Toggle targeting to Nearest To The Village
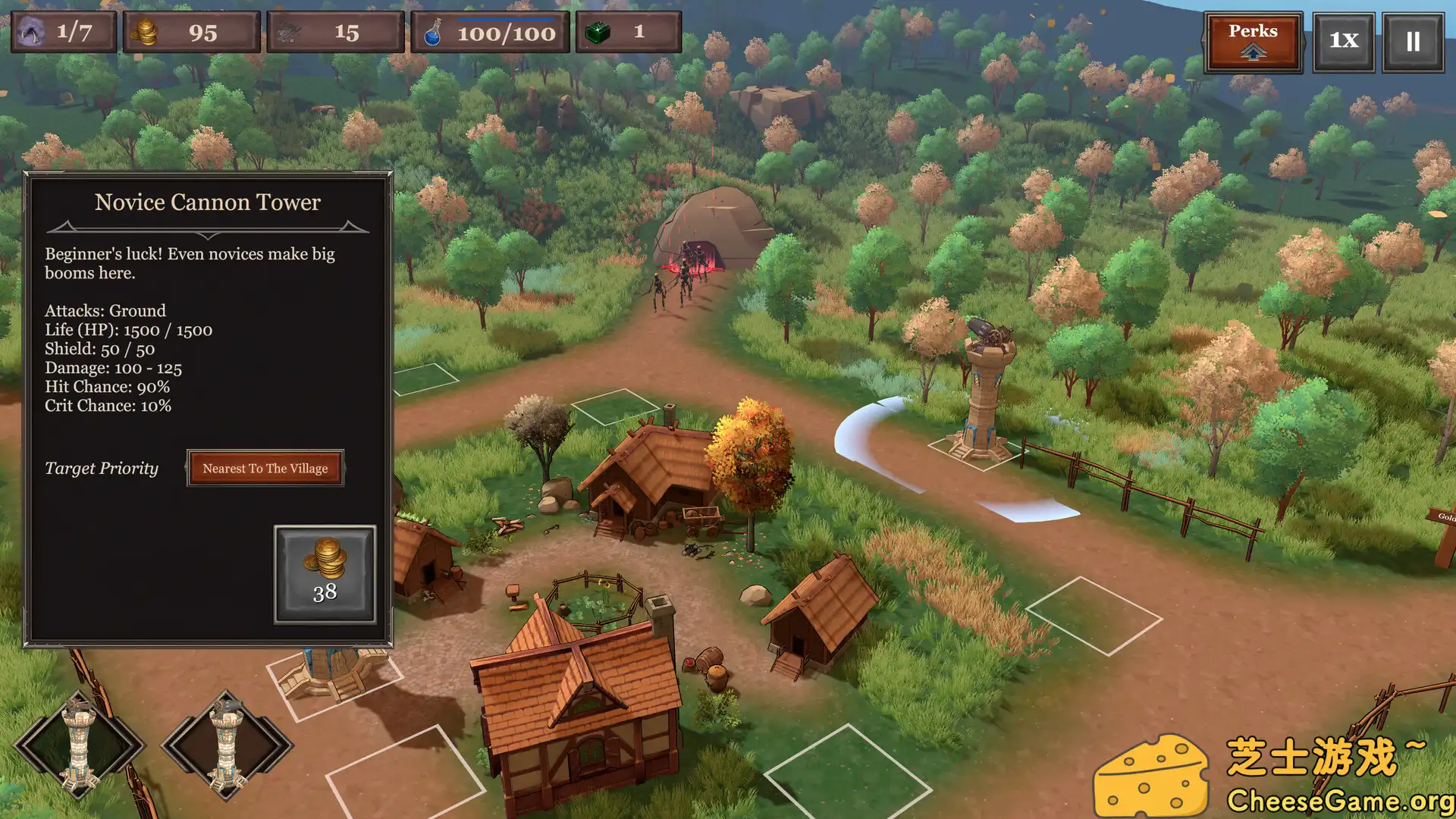Viewport: 1456px width, 819px height. (265, 468)
